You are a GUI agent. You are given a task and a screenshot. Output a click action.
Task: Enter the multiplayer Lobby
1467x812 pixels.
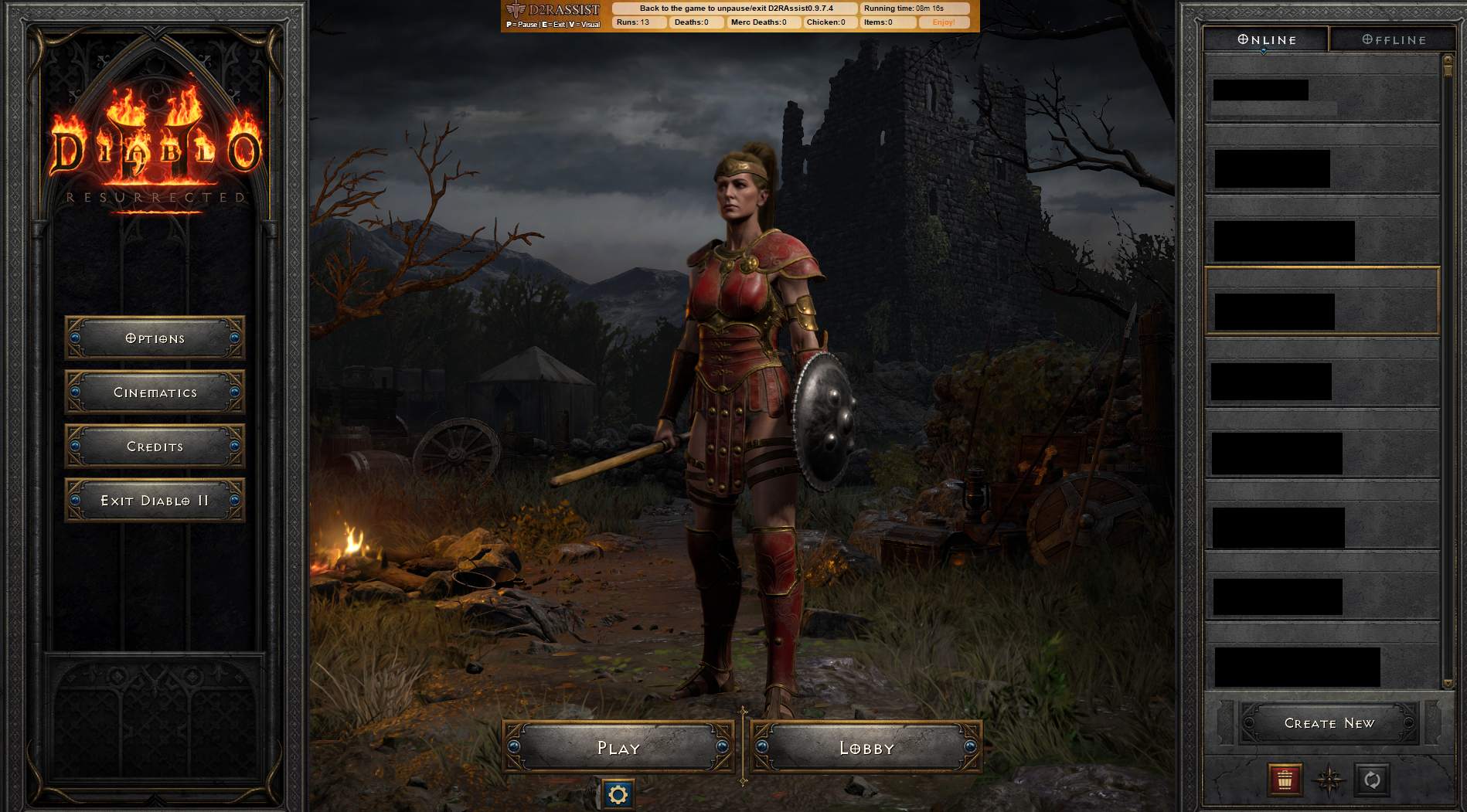(x=866, y=747)
